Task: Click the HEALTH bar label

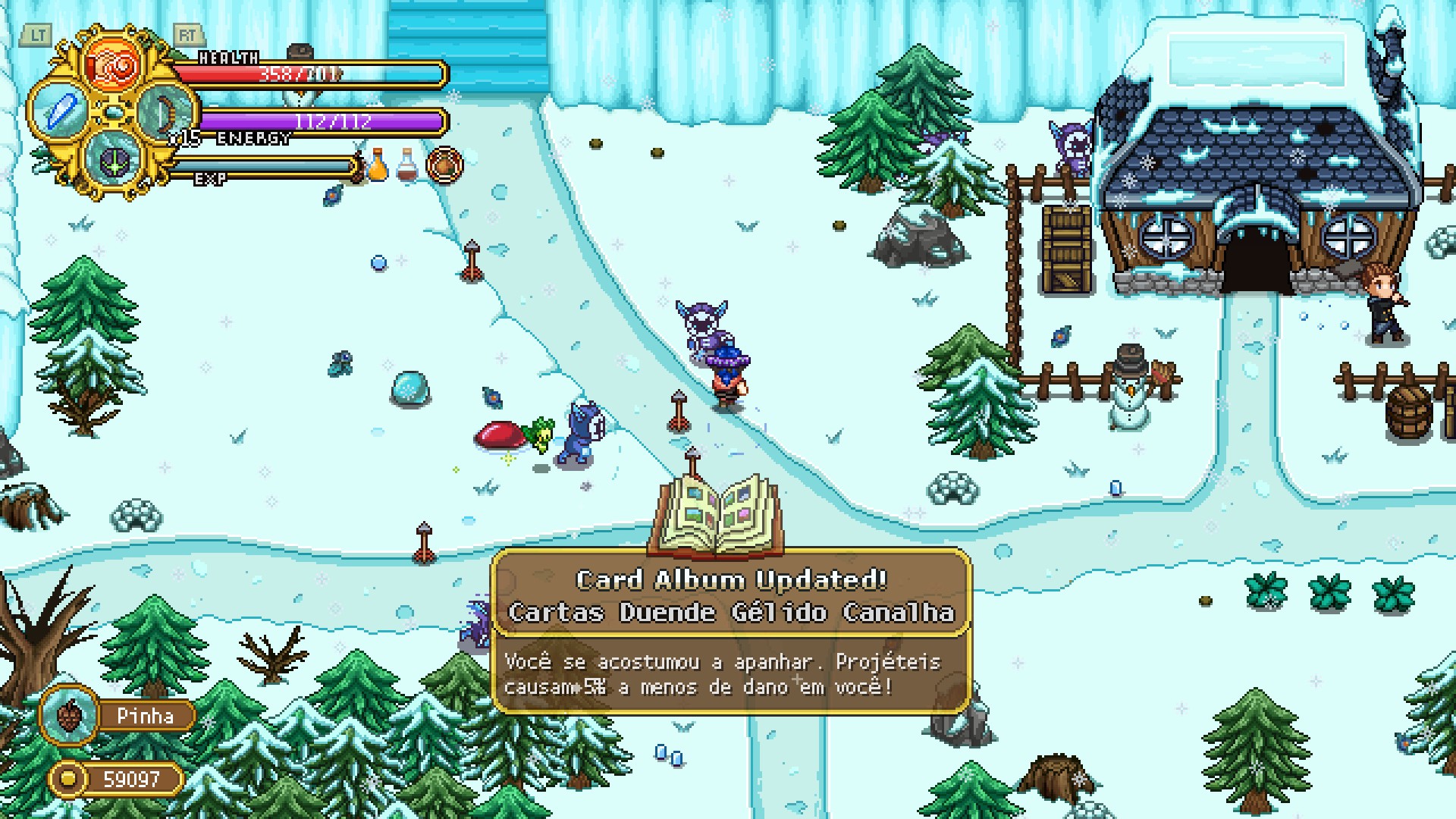Action: pyautogui.click(x=227, y=57)
